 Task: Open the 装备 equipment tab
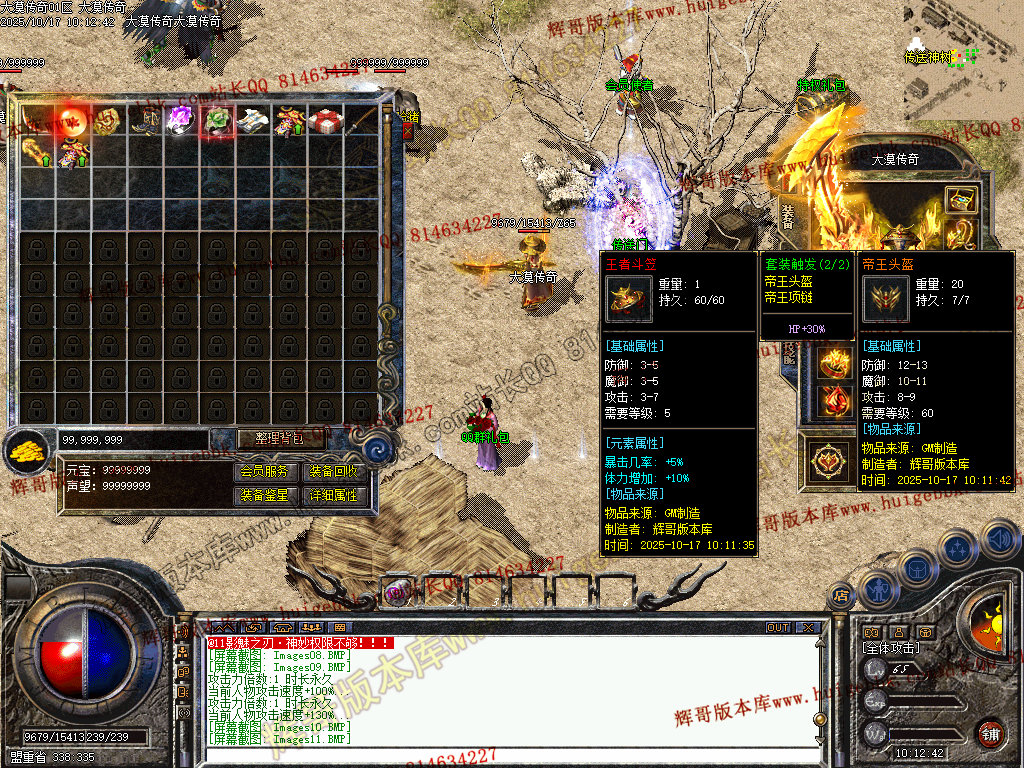[x=786, y=213]
